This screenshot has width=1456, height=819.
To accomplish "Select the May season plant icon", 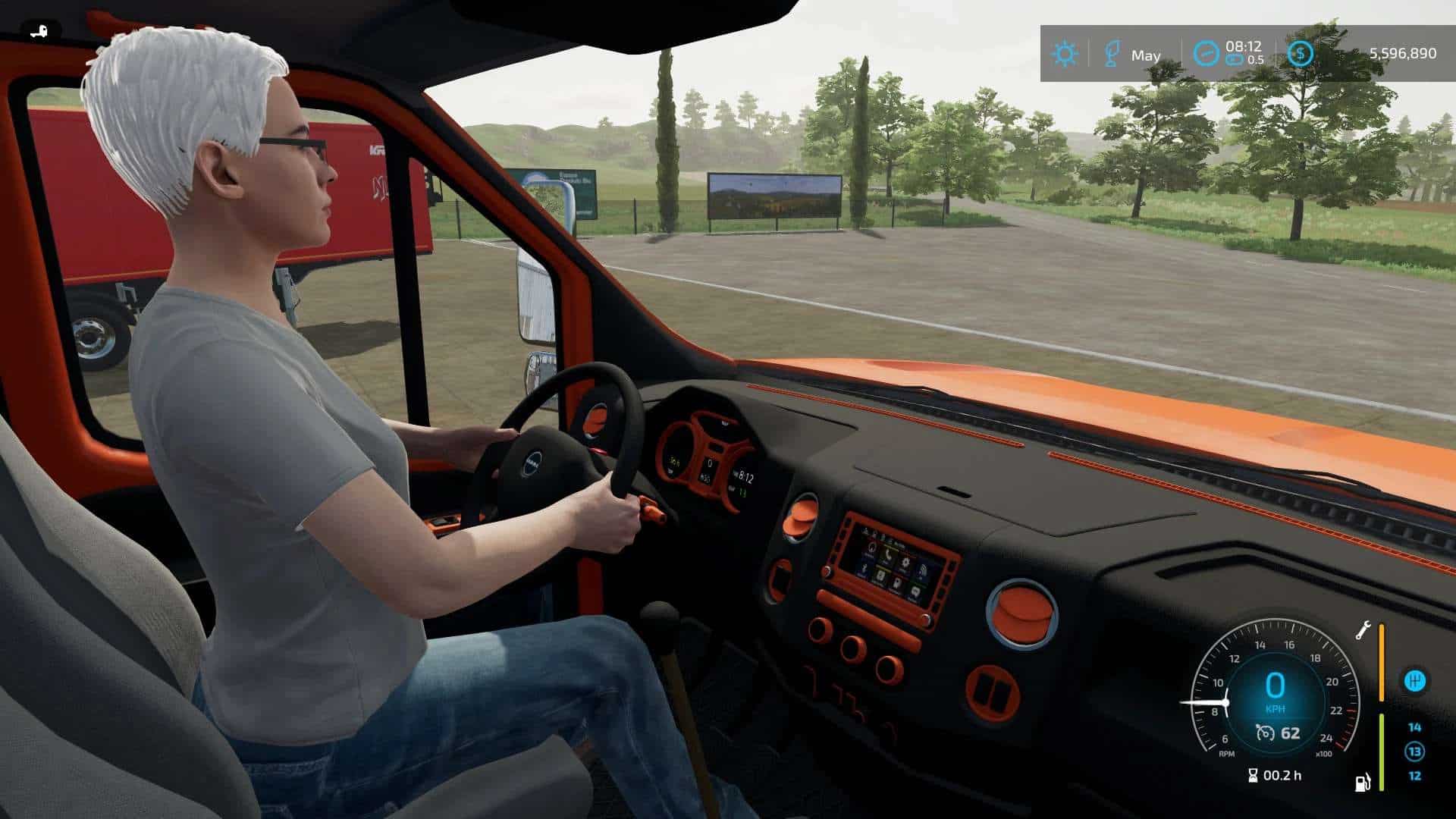I will (1111, 54).
